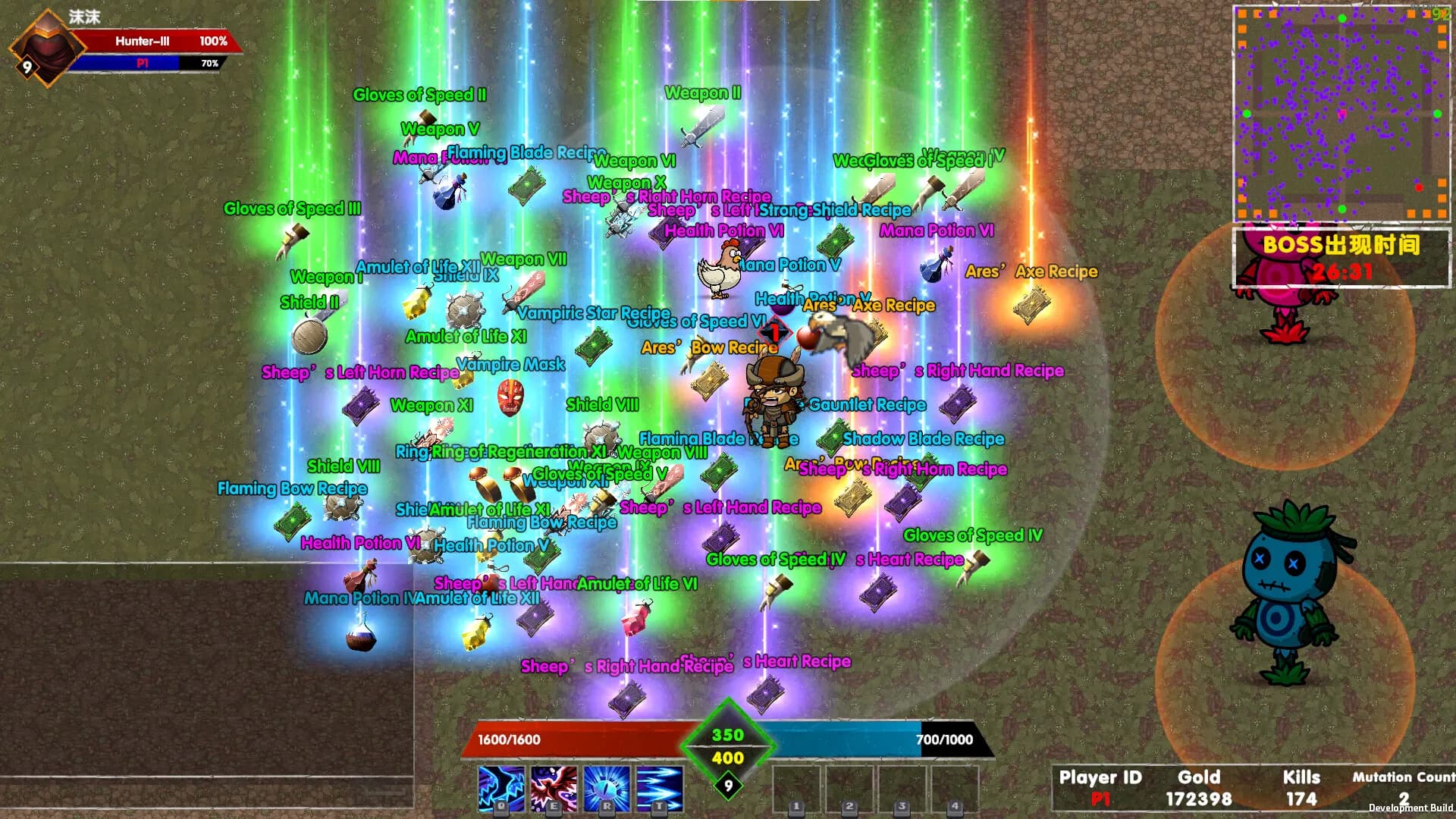Select the Vampire Mask item on the ground
This screenshot has width=1456, height=819.
point(513,400)
